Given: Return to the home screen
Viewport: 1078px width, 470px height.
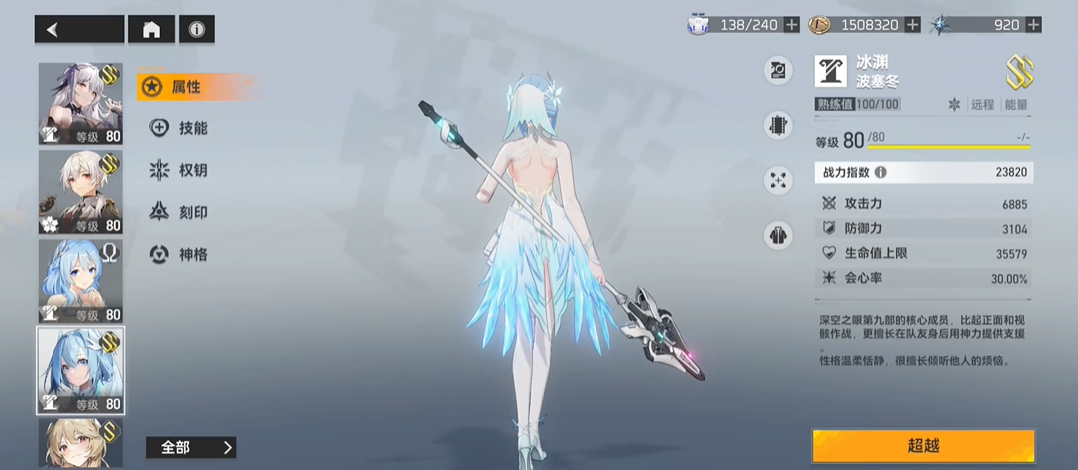Looking at the screenshot, I should click(x=151, y=30).
